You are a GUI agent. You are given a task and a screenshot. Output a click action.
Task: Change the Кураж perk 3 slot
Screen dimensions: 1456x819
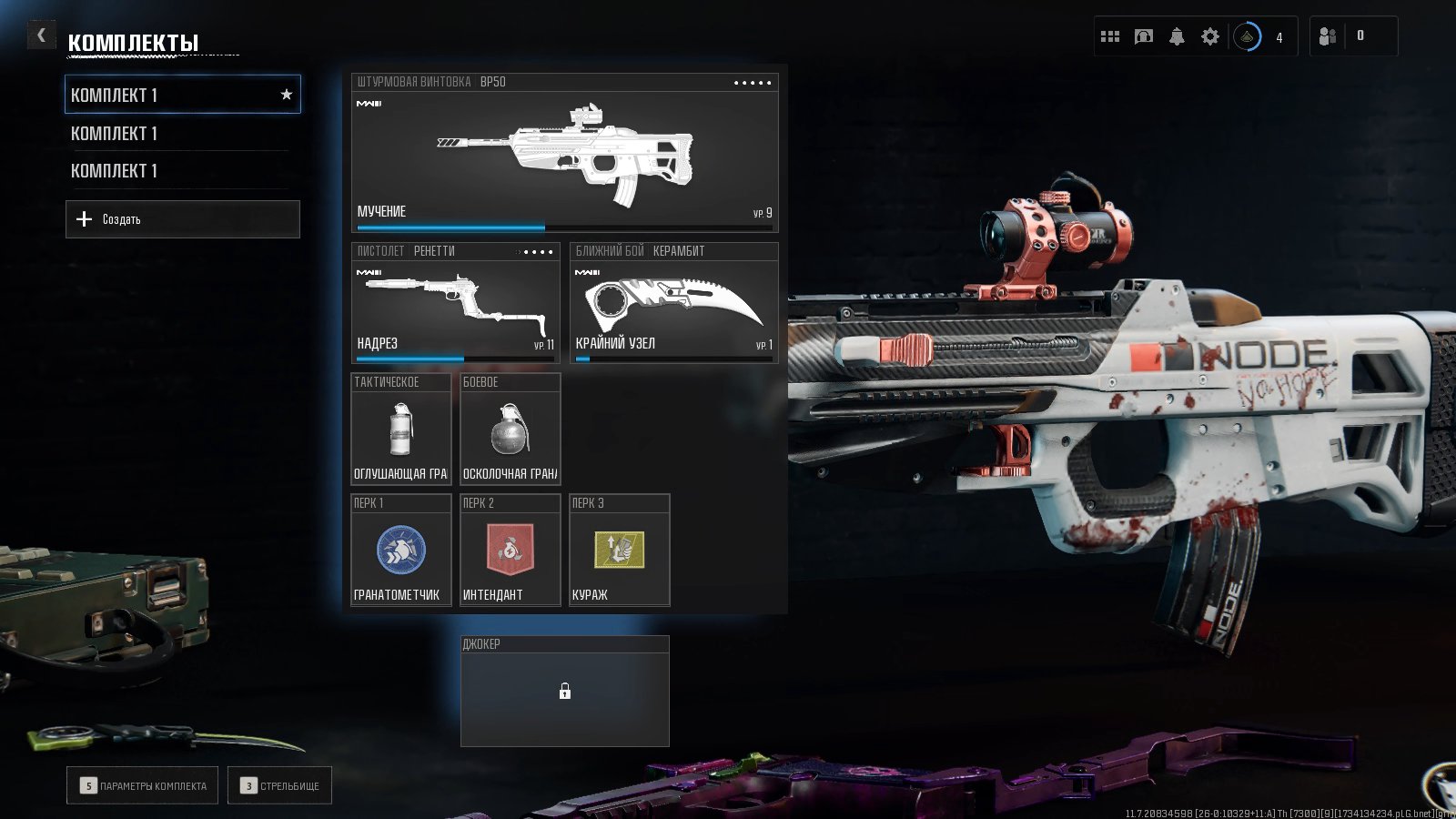(x=619, y=551)
